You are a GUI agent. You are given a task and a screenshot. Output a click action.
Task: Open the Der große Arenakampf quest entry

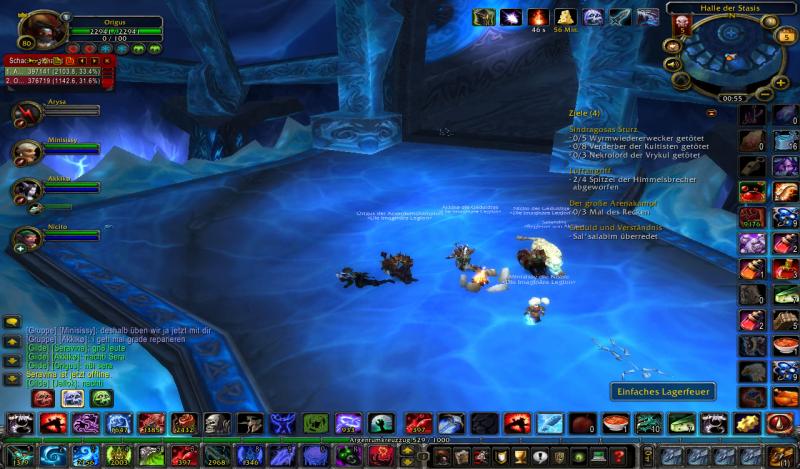point(611,203)
